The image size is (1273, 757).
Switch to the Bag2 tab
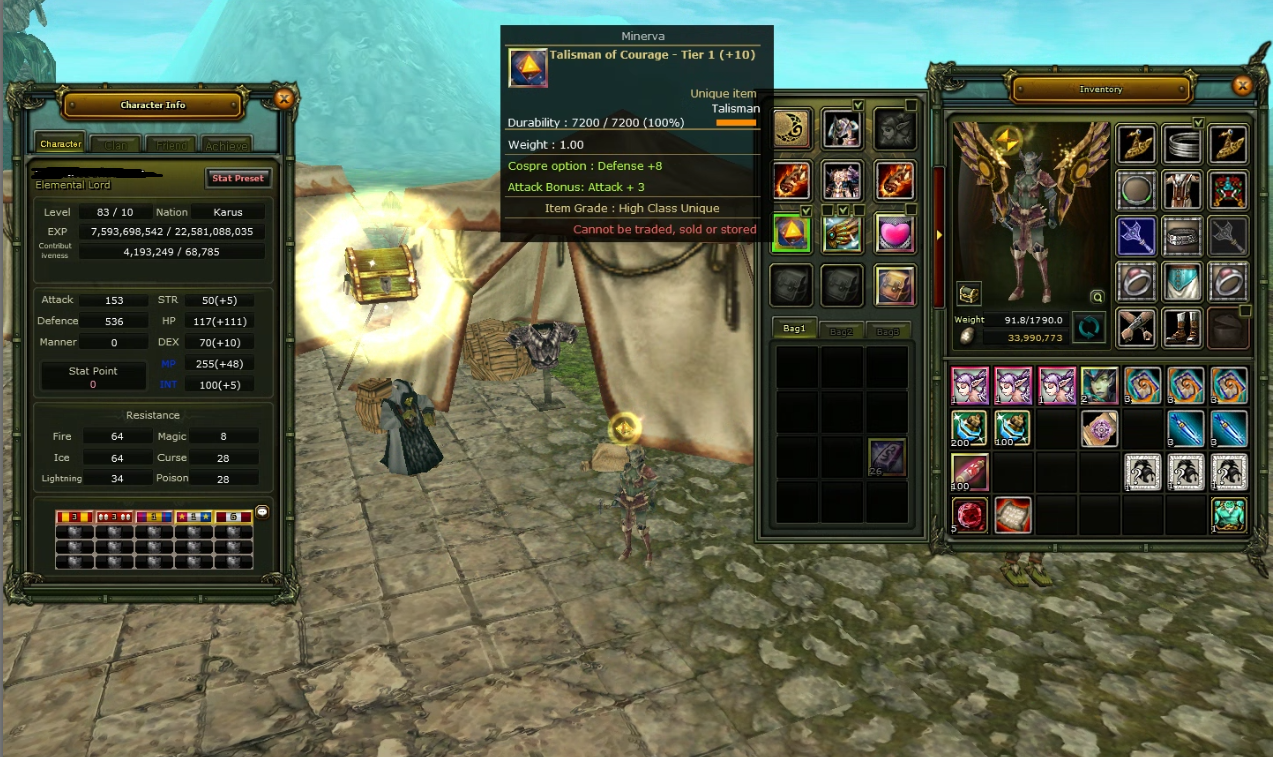pyautogui.click(x=841, y=330)
